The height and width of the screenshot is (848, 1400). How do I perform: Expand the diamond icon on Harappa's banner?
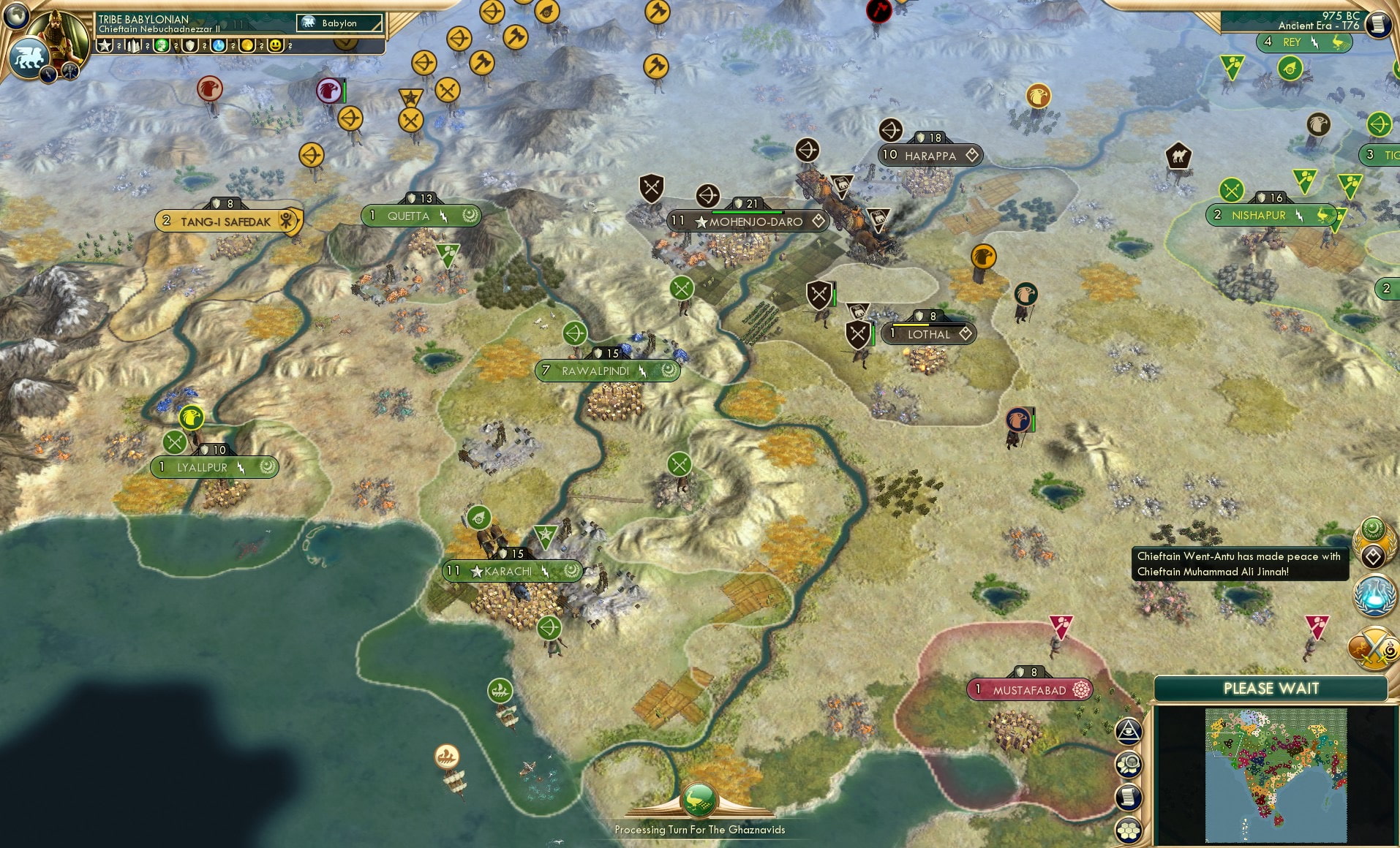pos(973,156)
